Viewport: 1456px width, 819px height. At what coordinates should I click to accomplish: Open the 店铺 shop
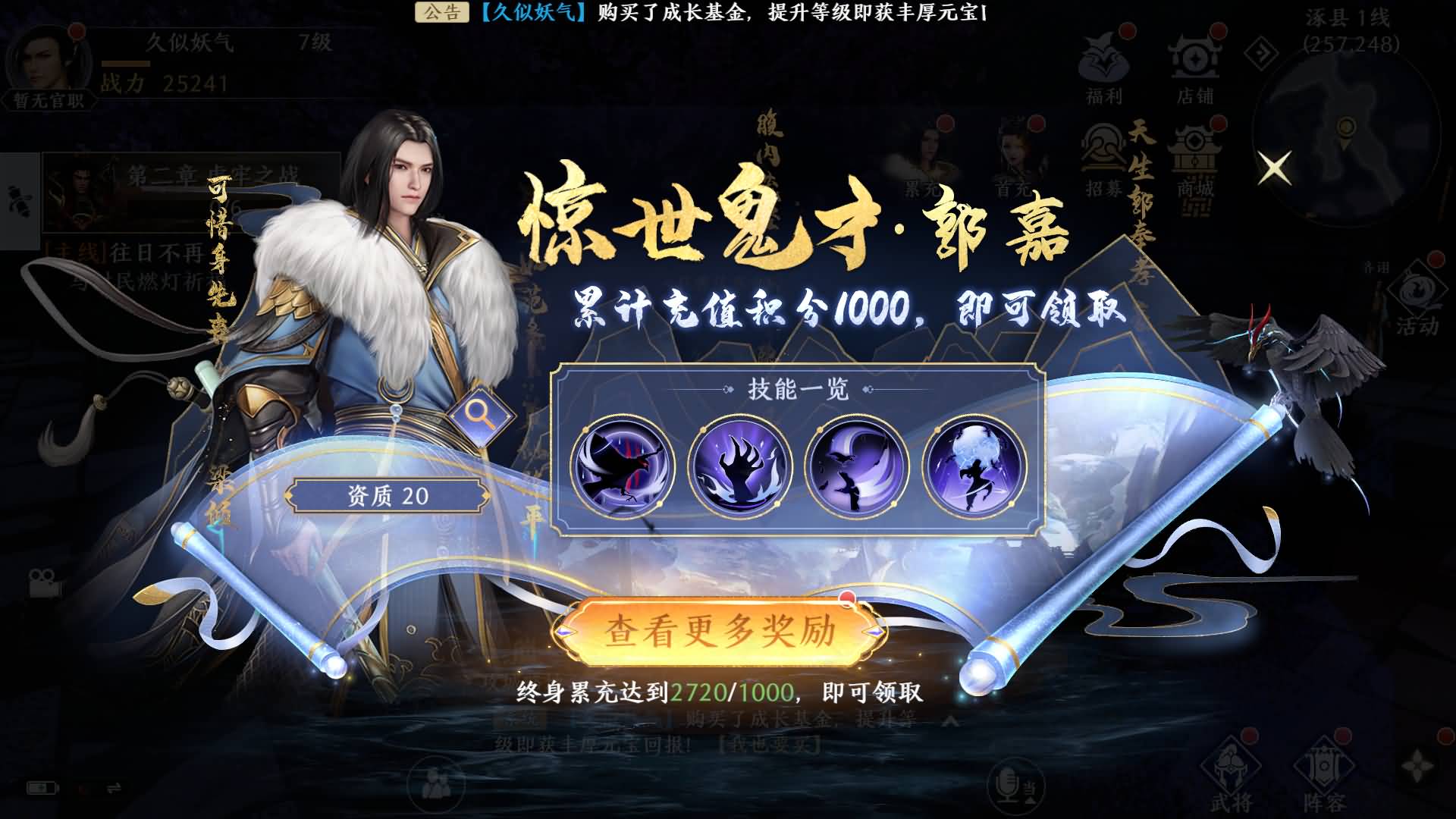[1197, 64]
